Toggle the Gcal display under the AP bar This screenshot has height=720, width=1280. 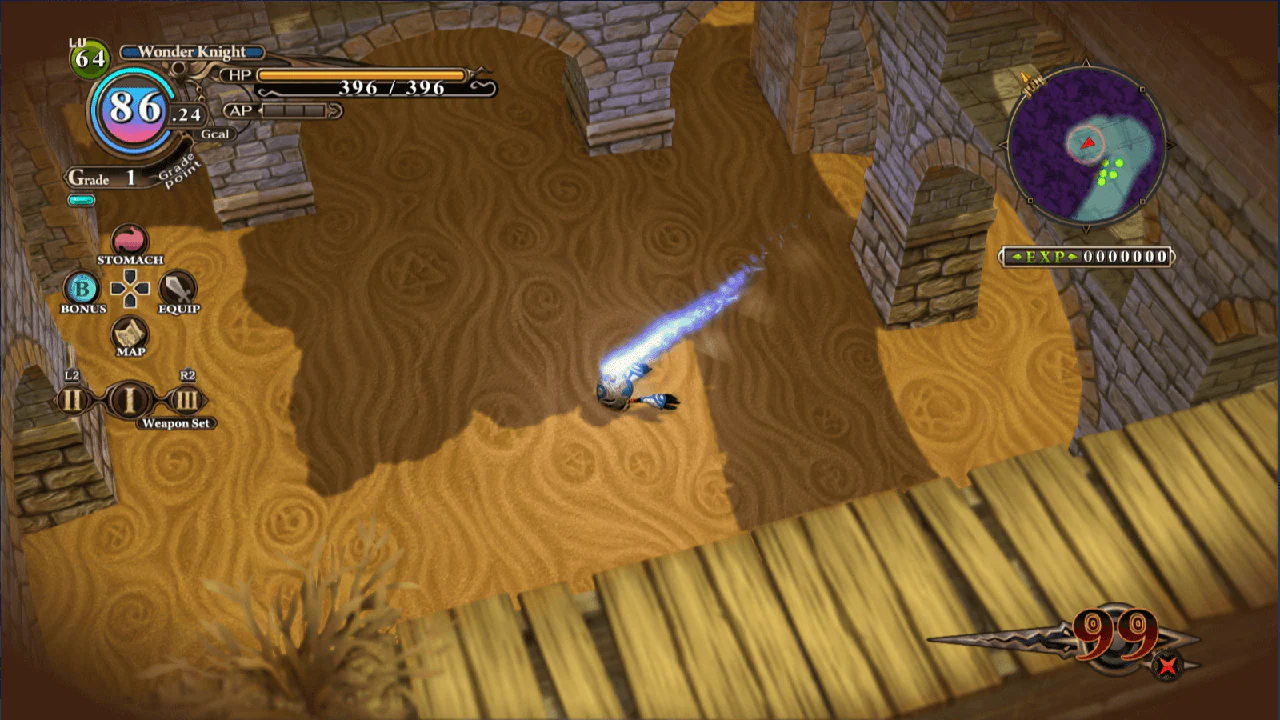[x=216, y=133]
